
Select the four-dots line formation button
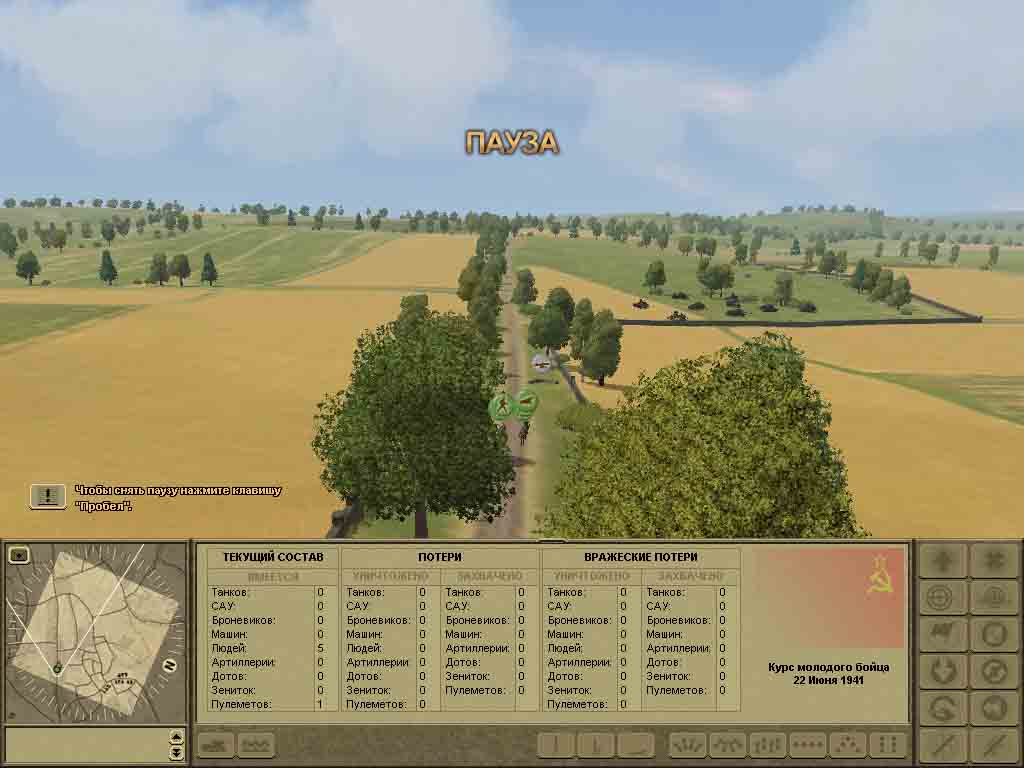coord(808,745)
